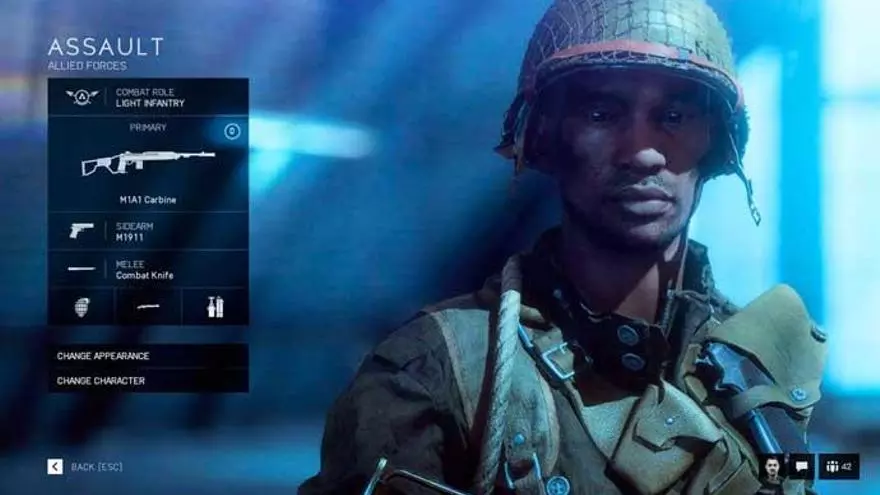Image resolution: width=880 pixels, height=495 pixels.
Task: Show the squad list with 42 players
Action: (839, 466)
